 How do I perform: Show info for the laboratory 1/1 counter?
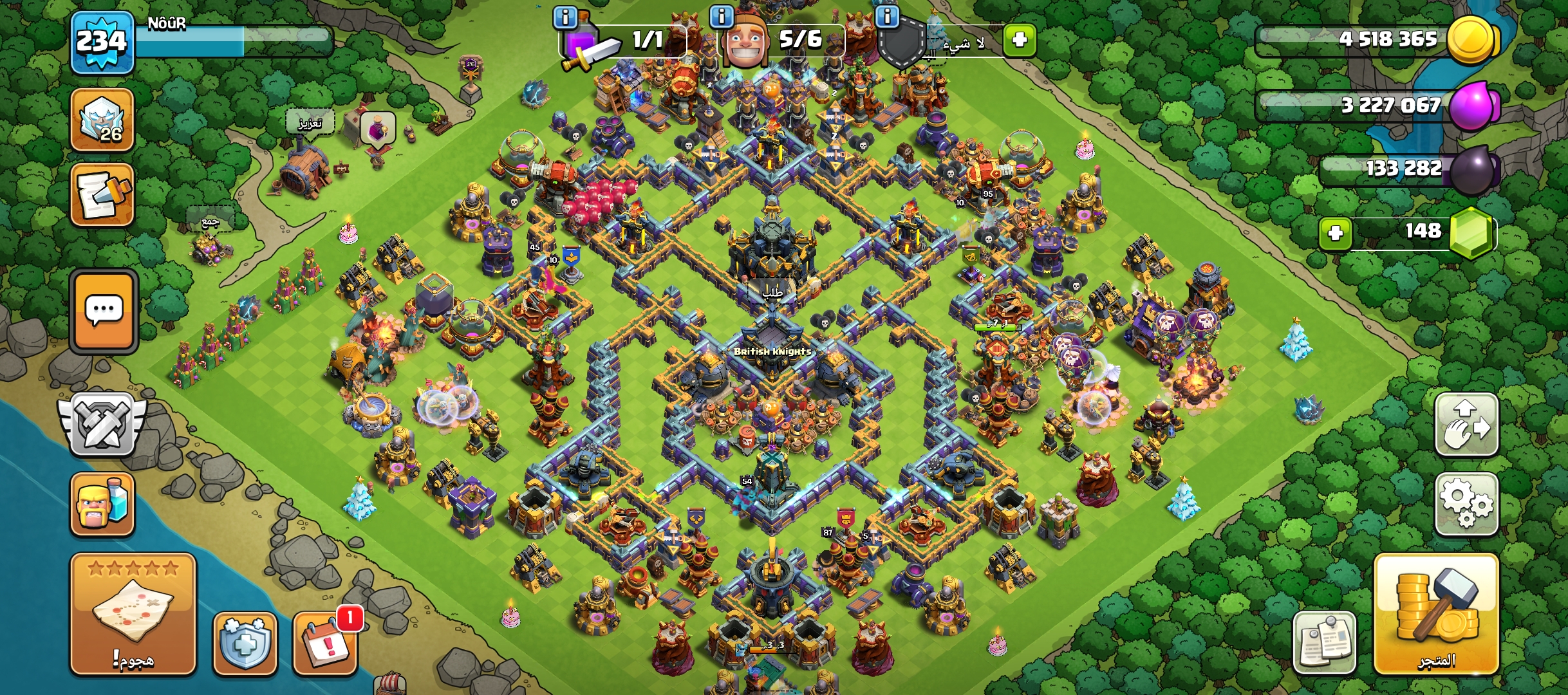coord(565,17)
